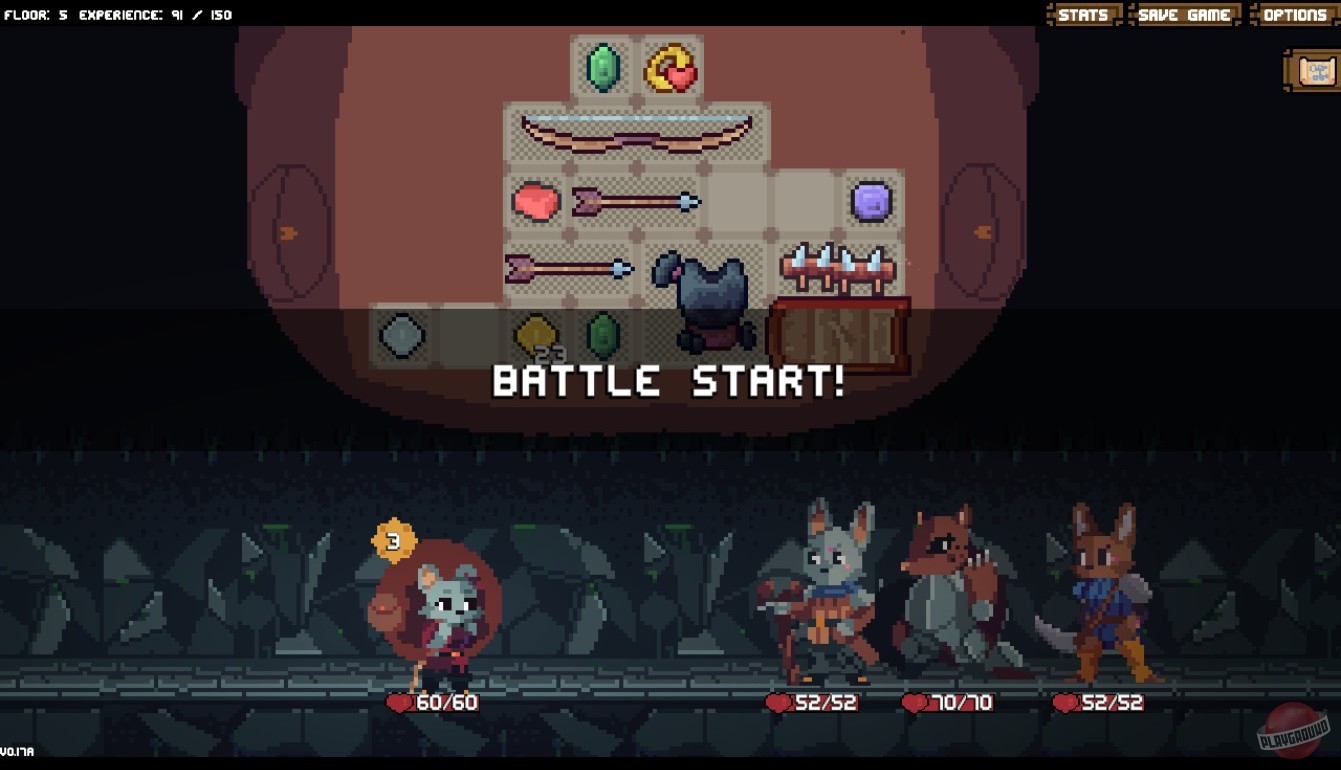Screen dimensions: 1341x770
Task: Click SAVE GAME
Action: pos(1185,14)
